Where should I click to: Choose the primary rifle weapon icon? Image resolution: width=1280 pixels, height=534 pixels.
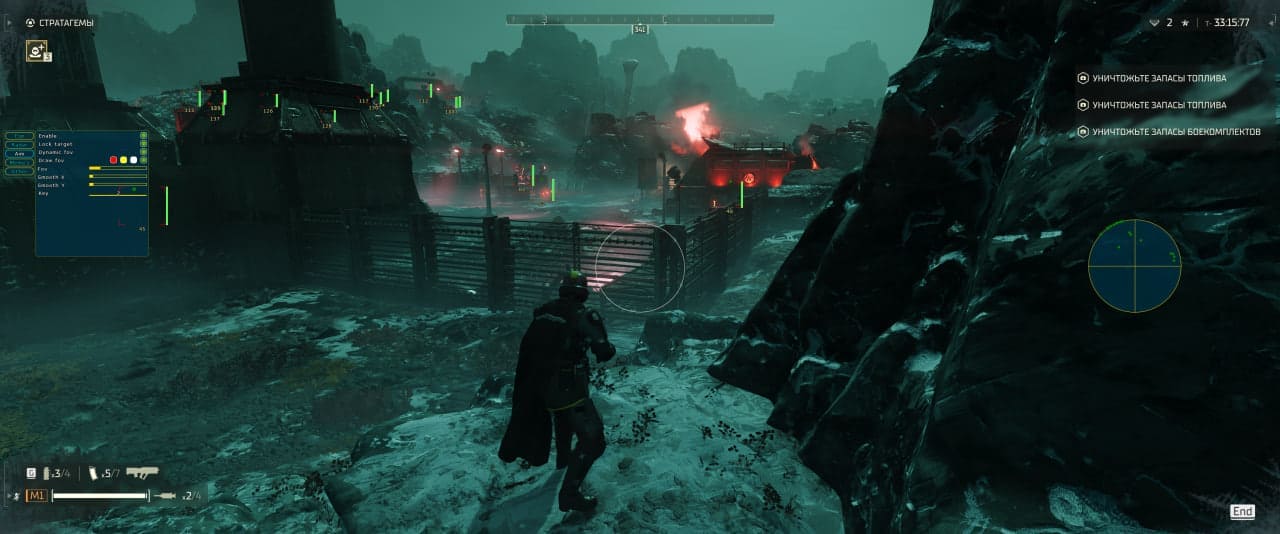pos(142,473)
